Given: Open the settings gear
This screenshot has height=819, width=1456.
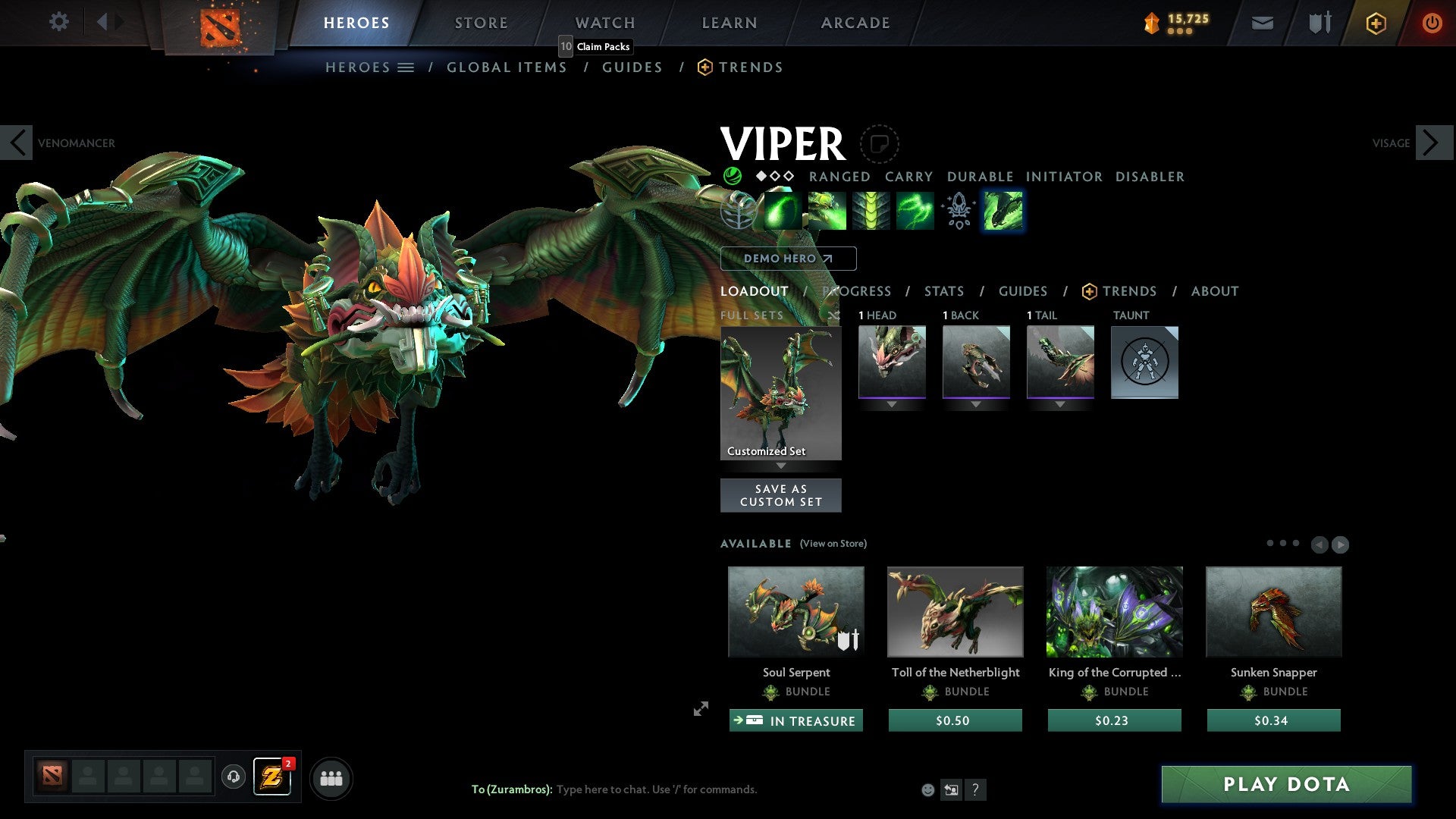Looking at the screenshot, I should click(58, 22).
